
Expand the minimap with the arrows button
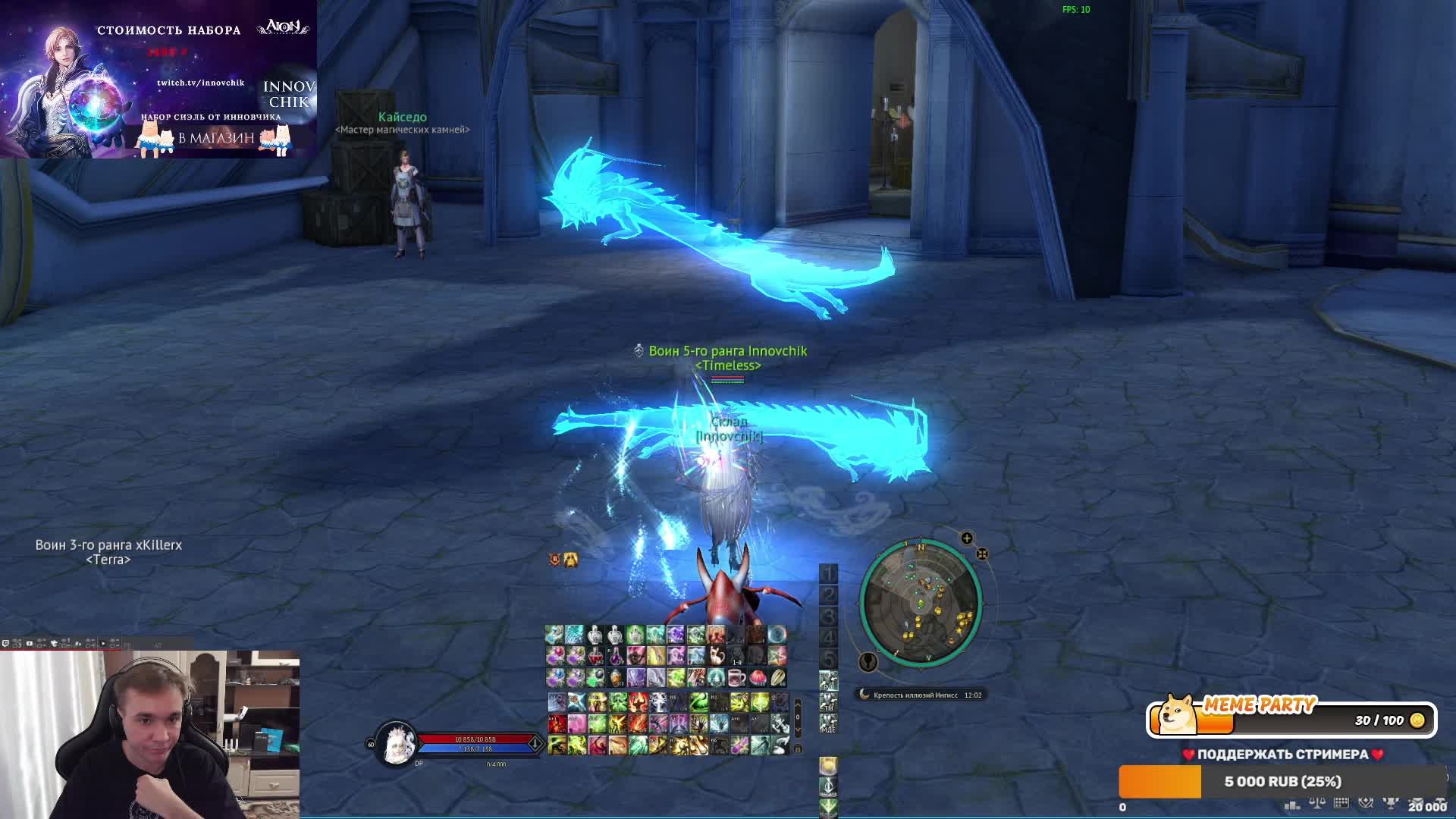[982, 554]
